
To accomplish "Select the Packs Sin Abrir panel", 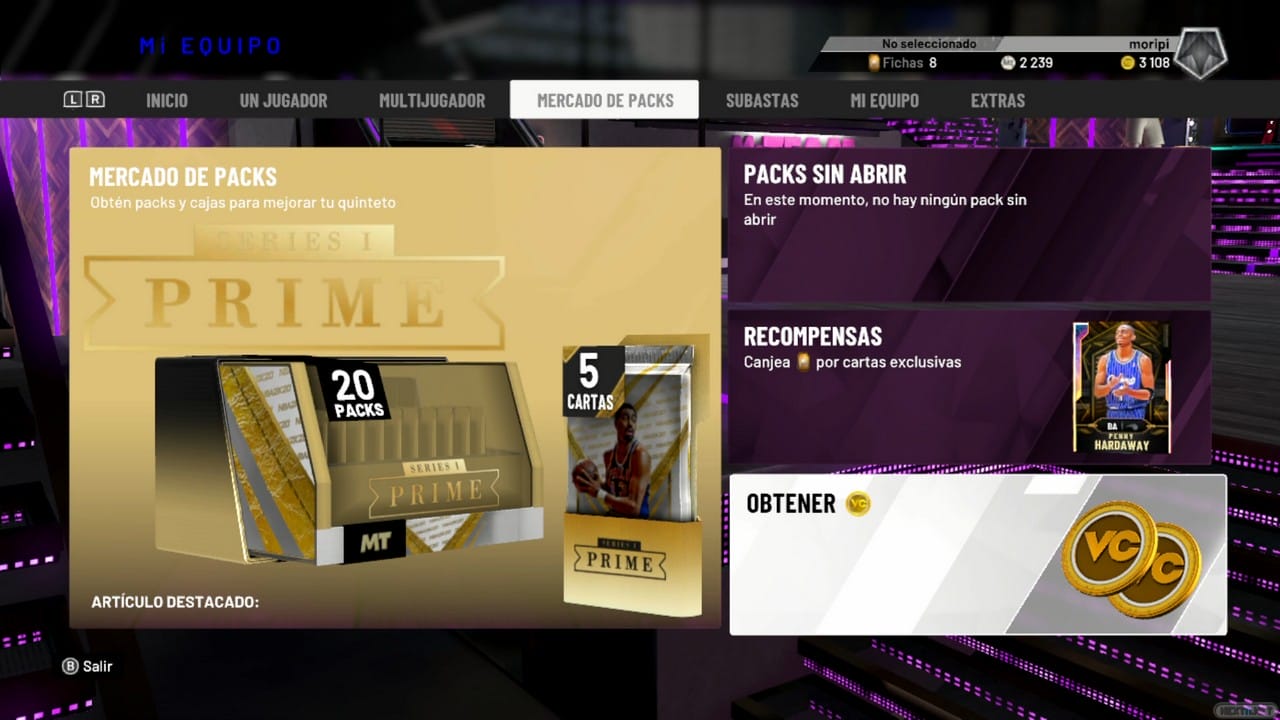I will tap(968, 225).
